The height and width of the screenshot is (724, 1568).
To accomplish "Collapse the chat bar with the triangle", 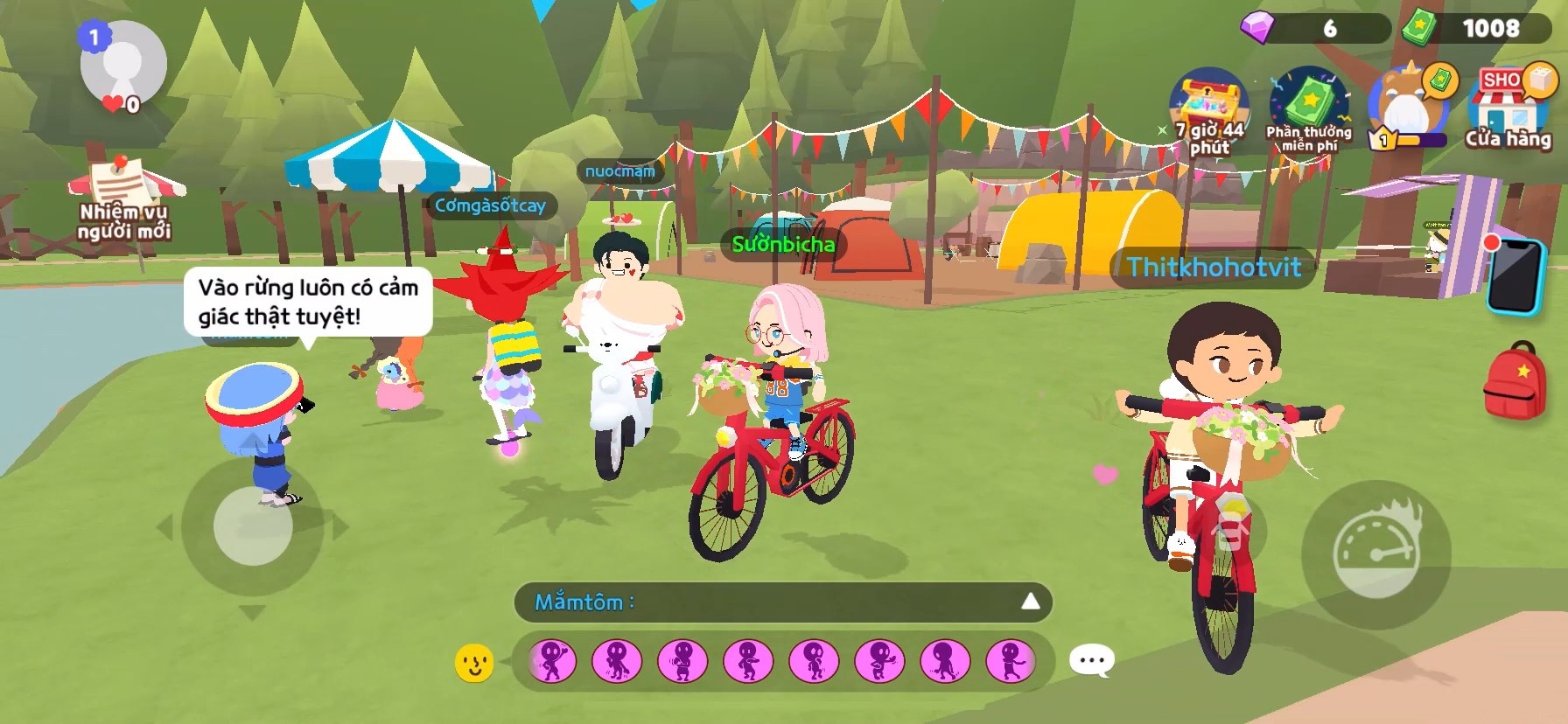I will (1030, 602).
